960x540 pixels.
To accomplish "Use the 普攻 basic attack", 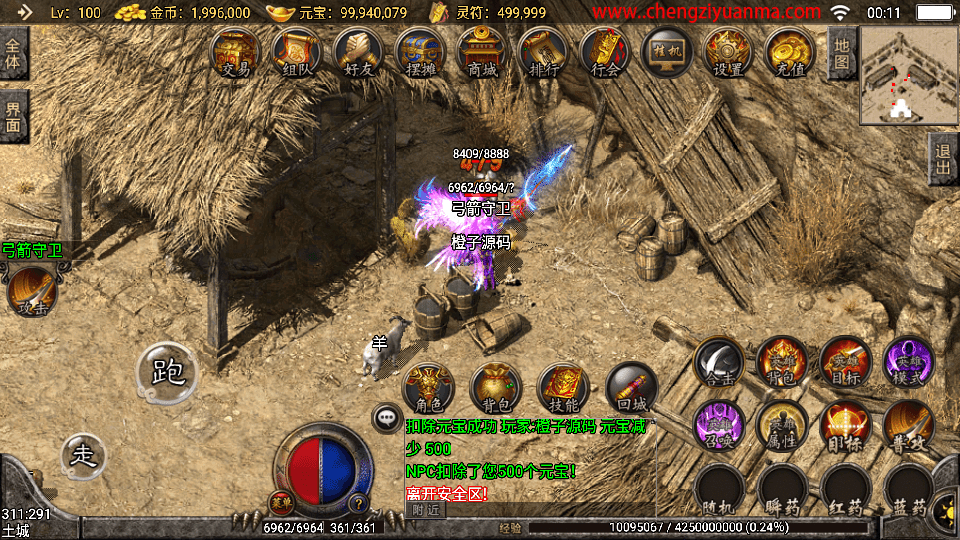I will [909, 425].
